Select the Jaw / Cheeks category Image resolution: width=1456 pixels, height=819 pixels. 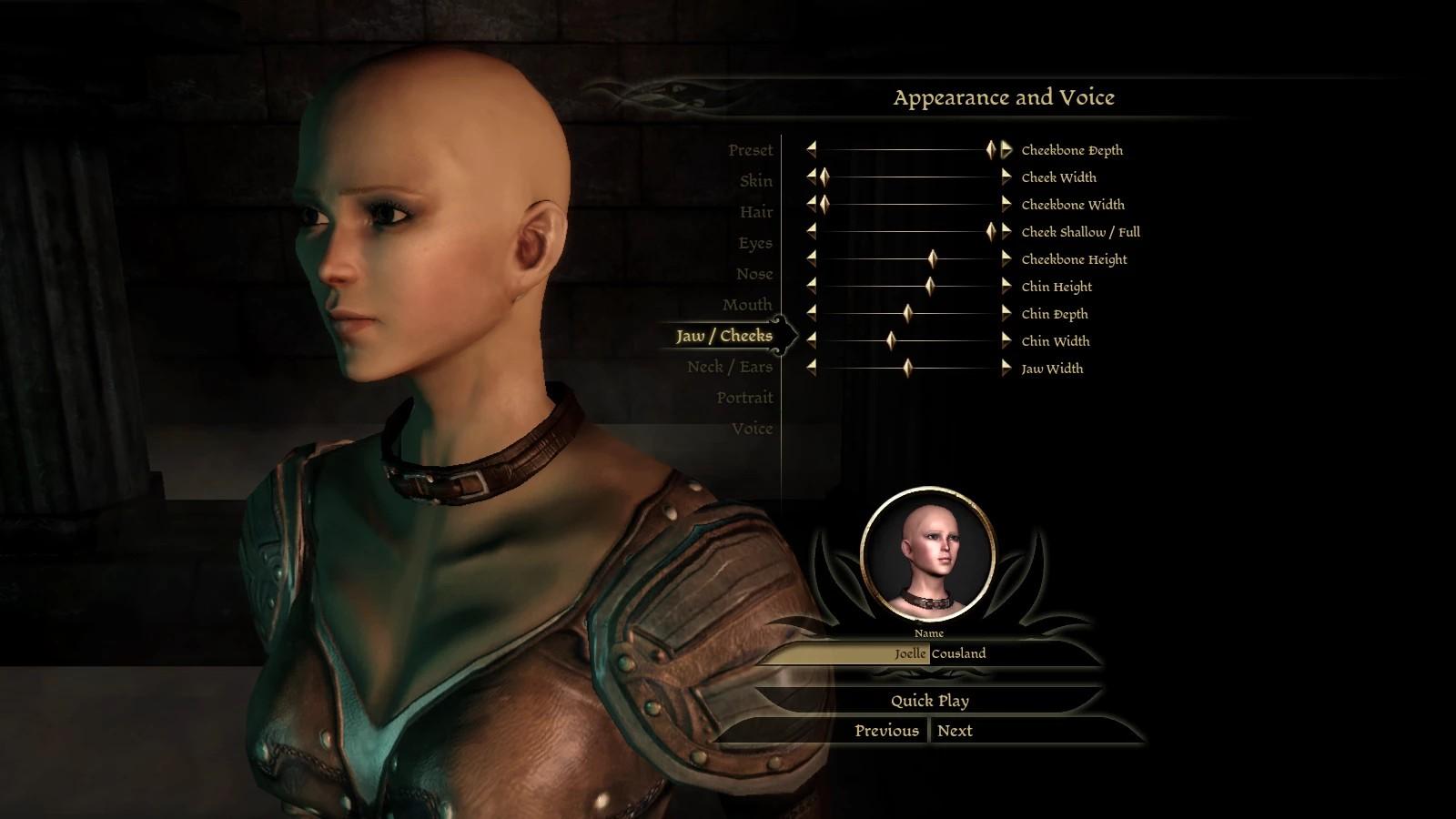[723, 336]
